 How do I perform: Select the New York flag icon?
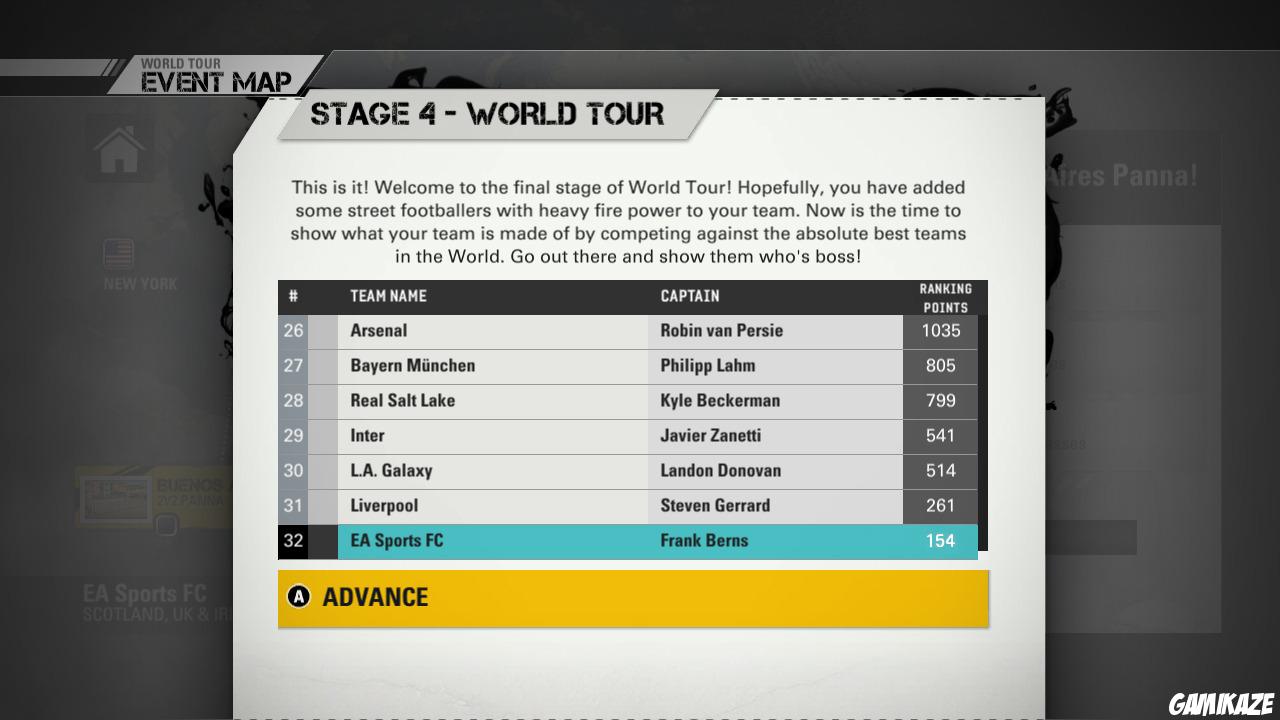119,254
